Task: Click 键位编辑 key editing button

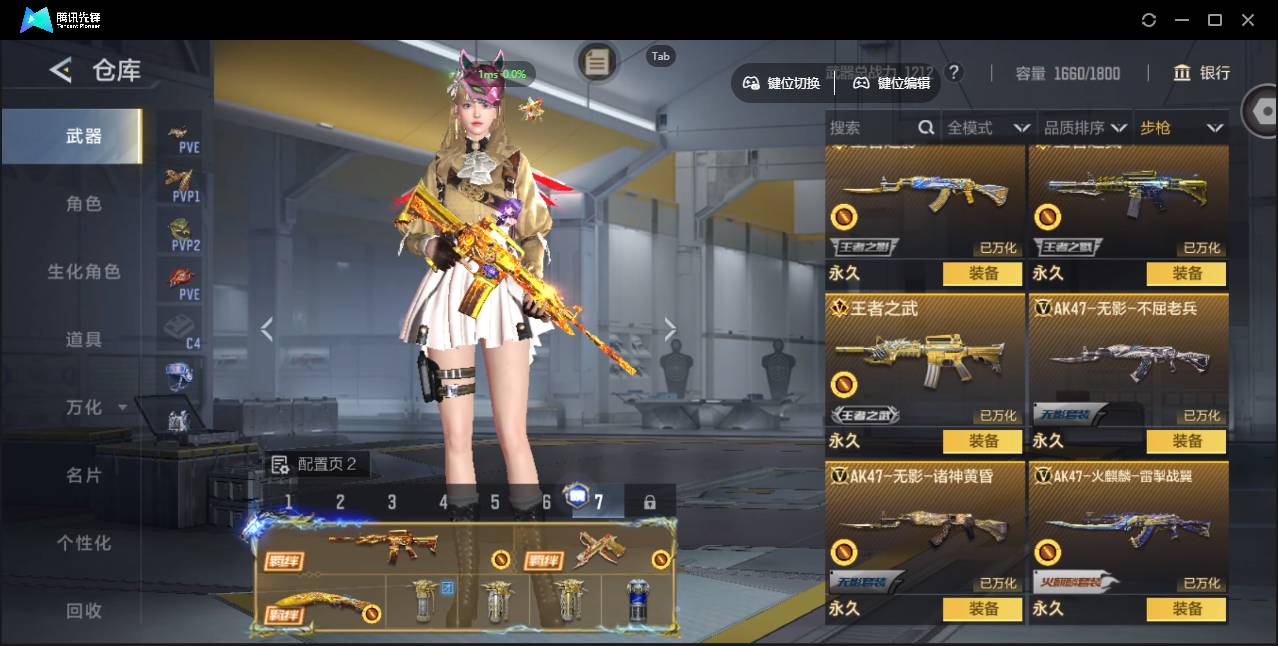Action: 892,83
